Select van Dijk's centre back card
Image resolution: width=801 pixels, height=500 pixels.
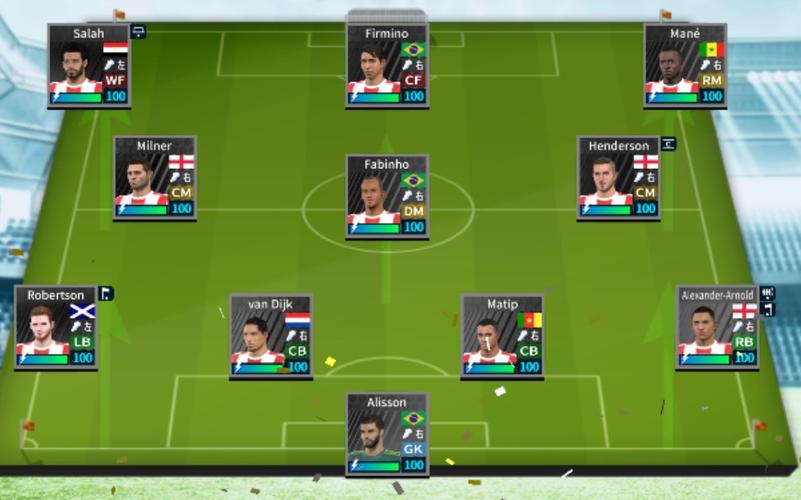(x=271, y=336)
